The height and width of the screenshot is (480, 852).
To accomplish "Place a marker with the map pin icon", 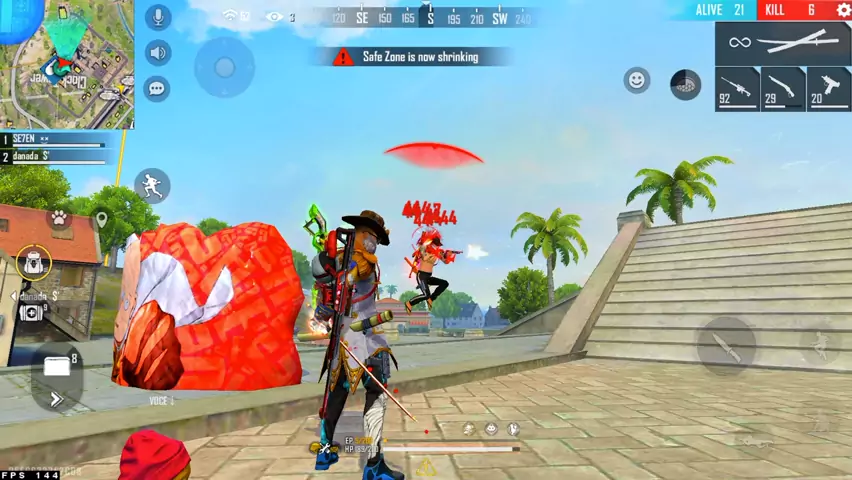I will tap(101, 218).
